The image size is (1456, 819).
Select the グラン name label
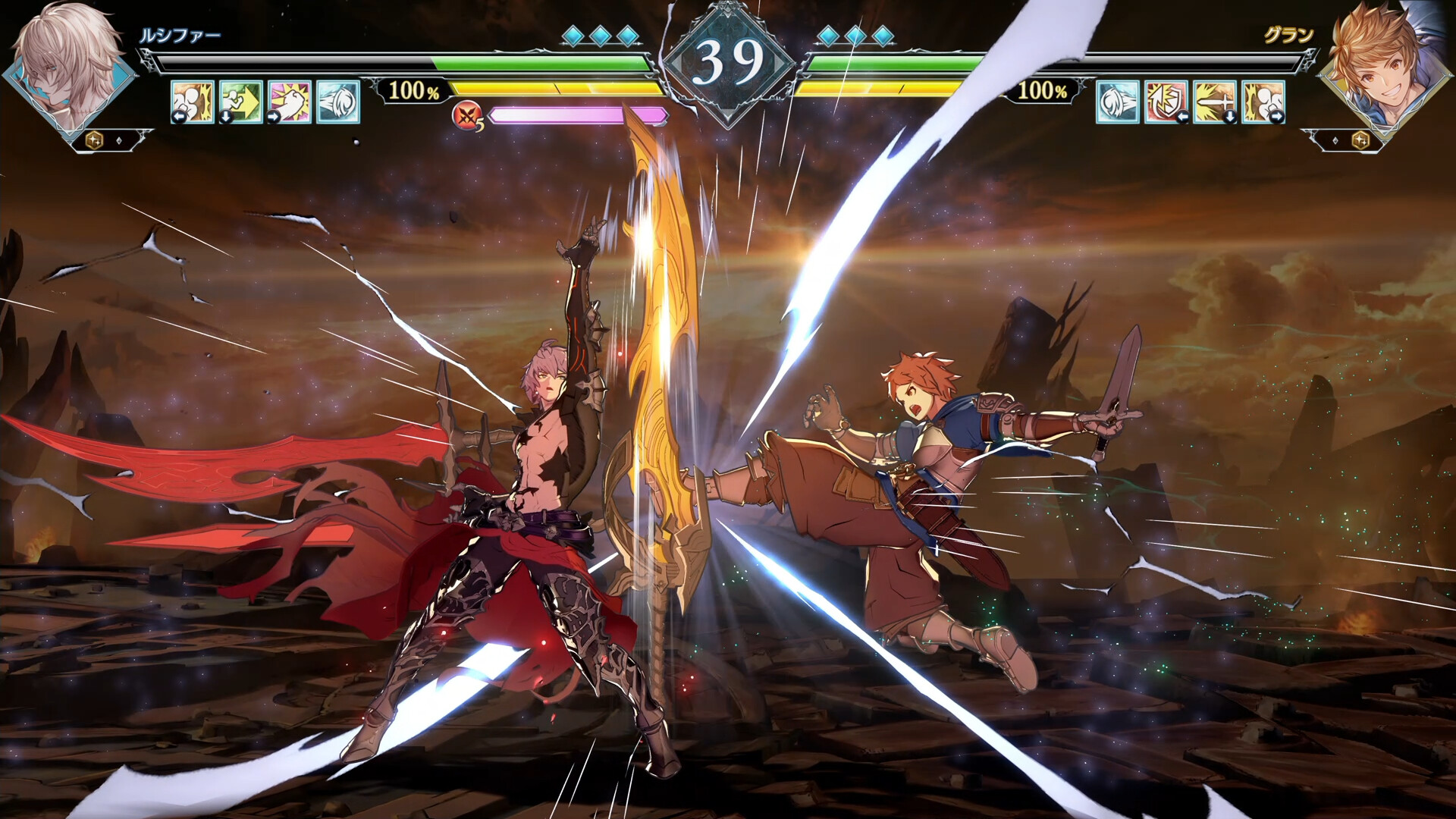pos(1288,34)
